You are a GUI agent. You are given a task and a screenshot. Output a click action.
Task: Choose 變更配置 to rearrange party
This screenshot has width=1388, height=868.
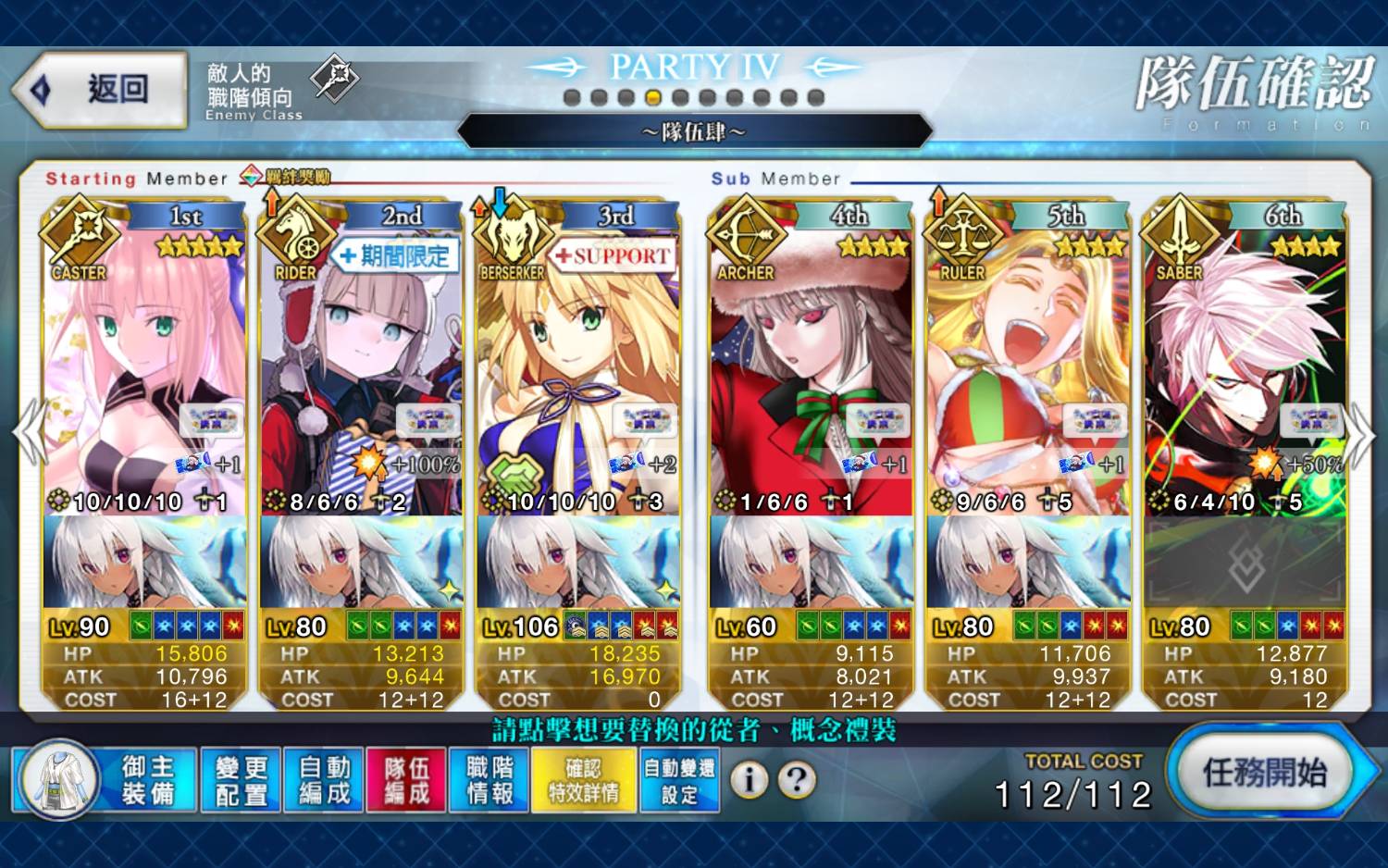241,780
